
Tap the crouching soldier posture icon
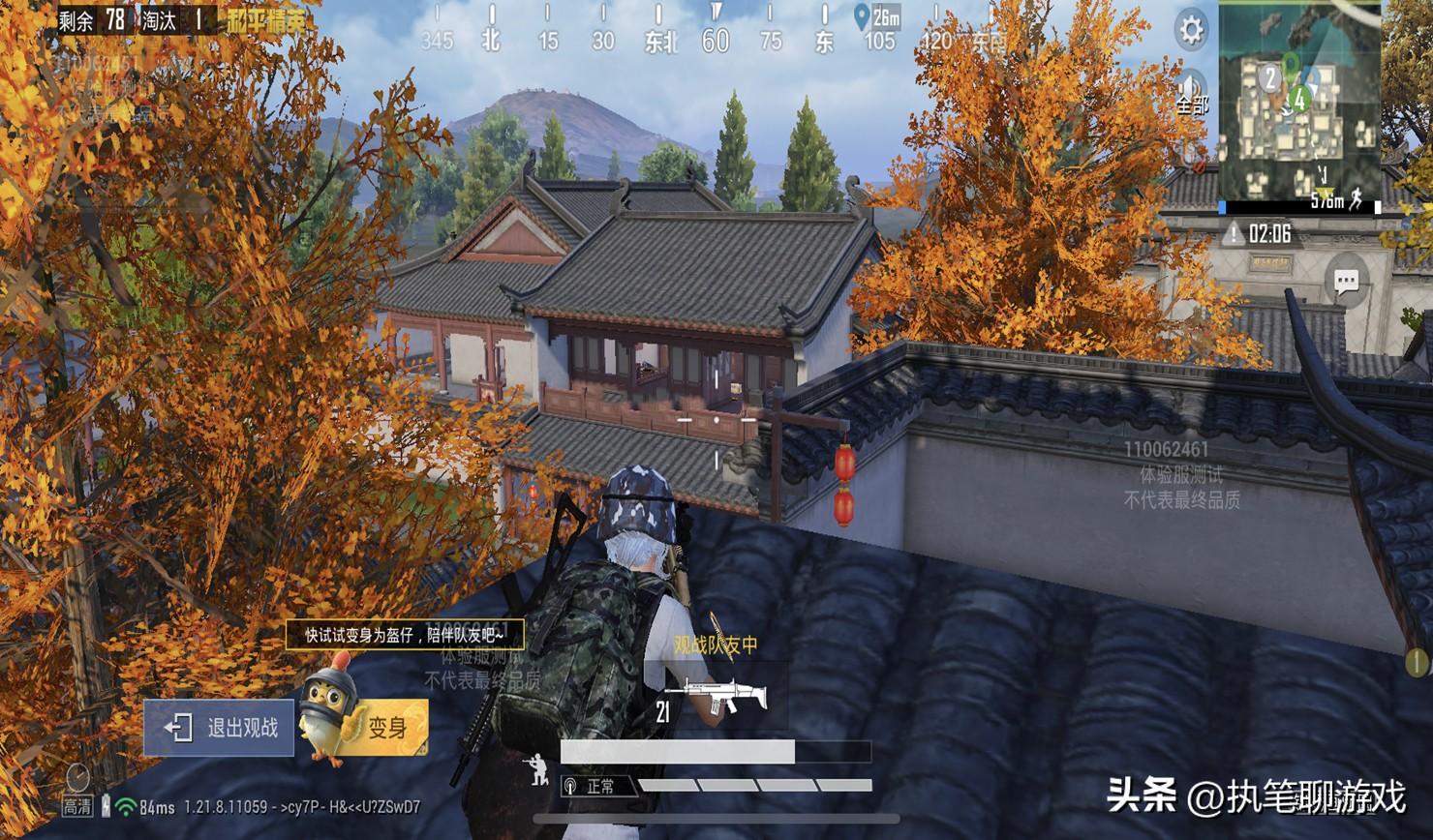[534, 769]
